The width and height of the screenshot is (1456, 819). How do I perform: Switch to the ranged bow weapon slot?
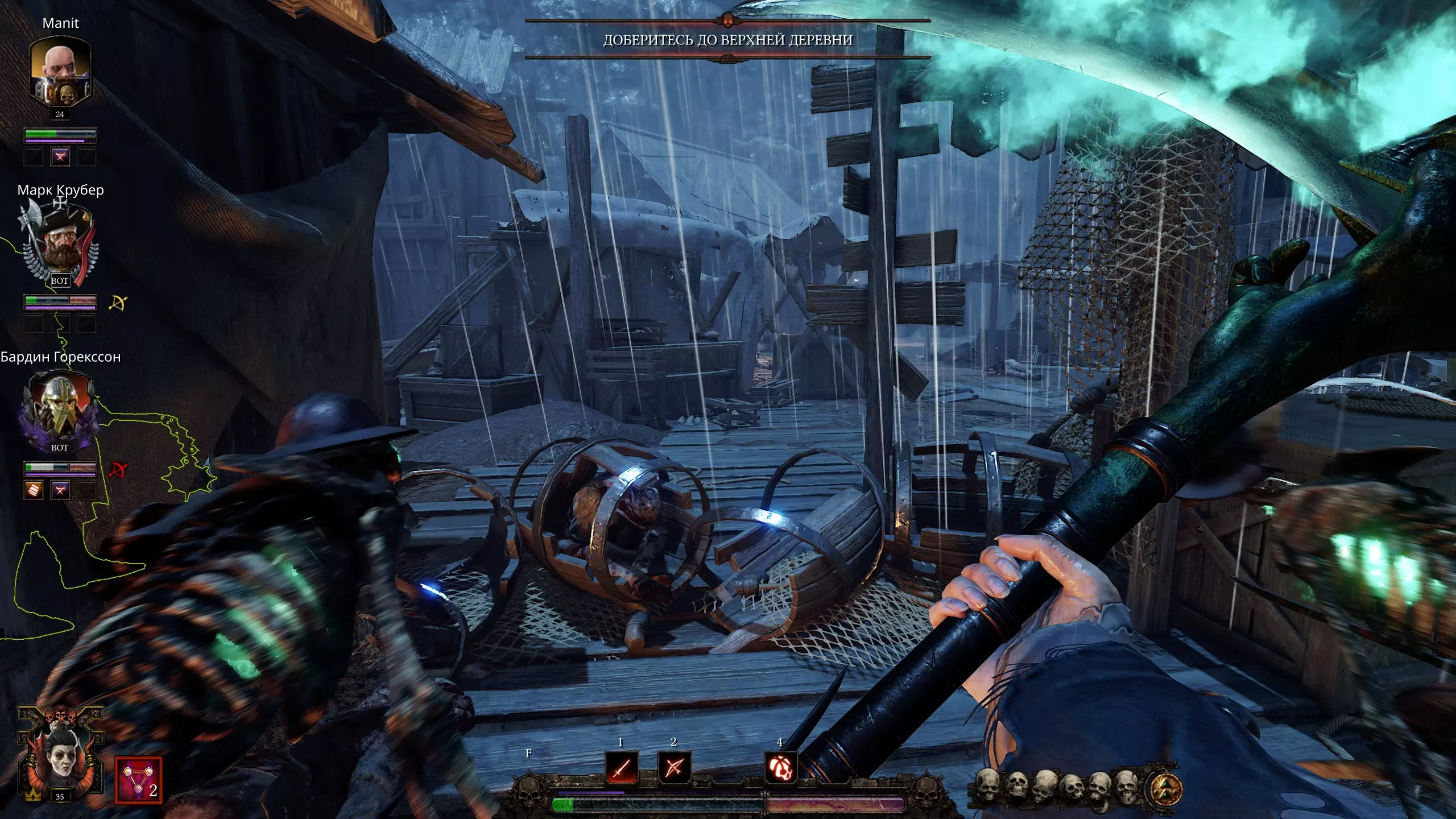click(x=674, y=768)
